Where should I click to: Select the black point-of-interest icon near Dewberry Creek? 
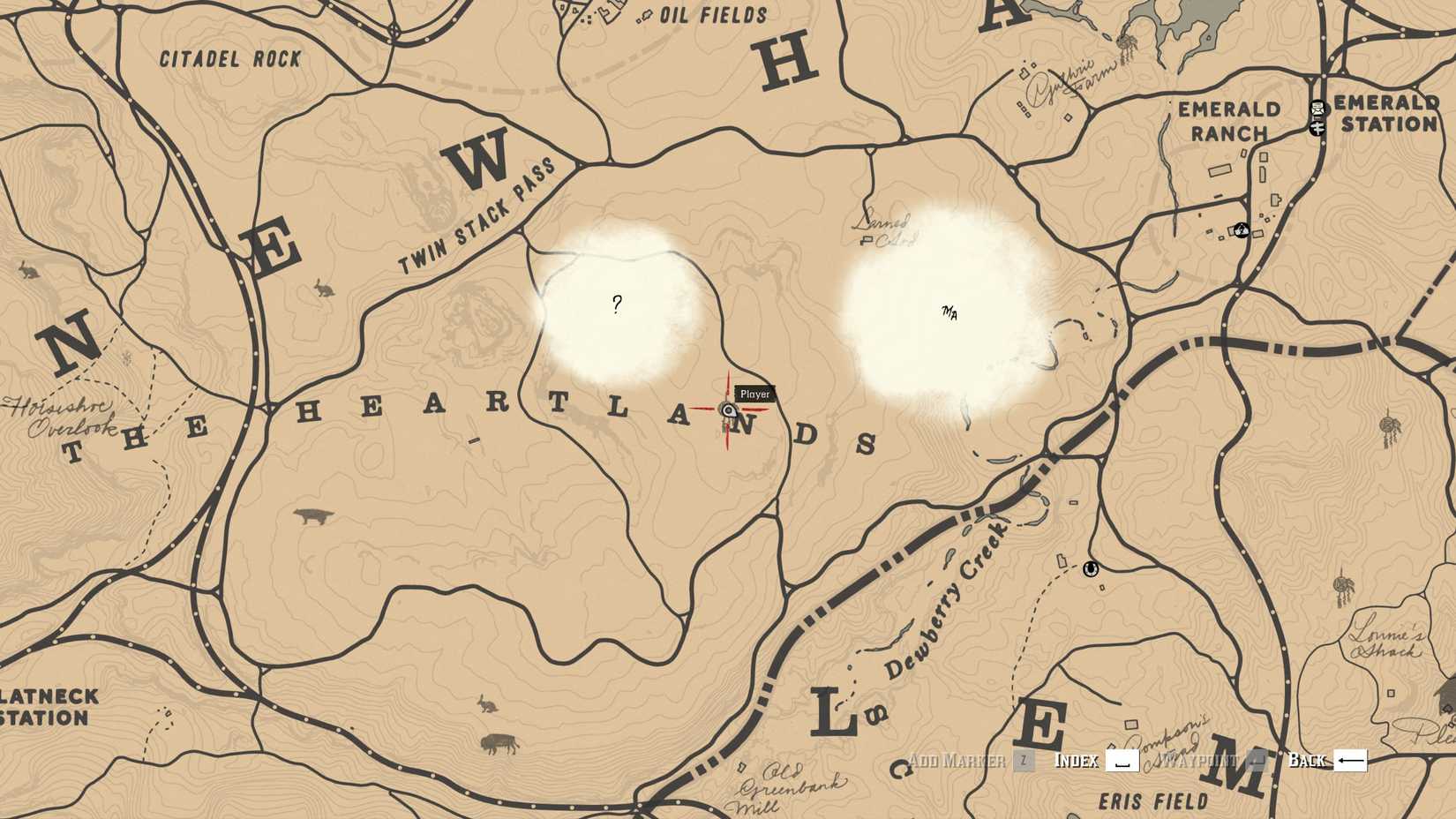[1091, 571]
